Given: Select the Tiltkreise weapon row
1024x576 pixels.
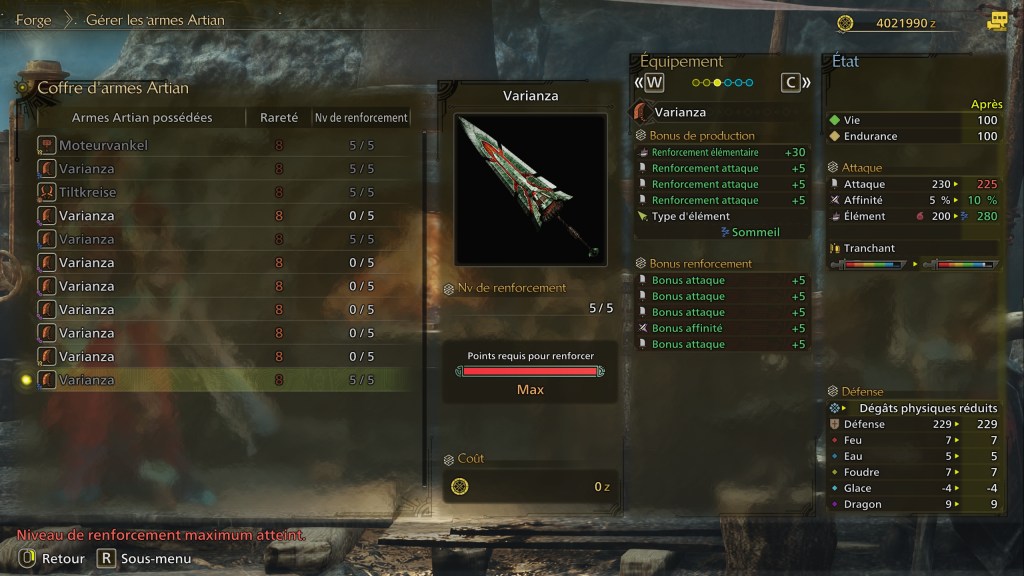Looking at the screenshot, I should pos(224,192).
